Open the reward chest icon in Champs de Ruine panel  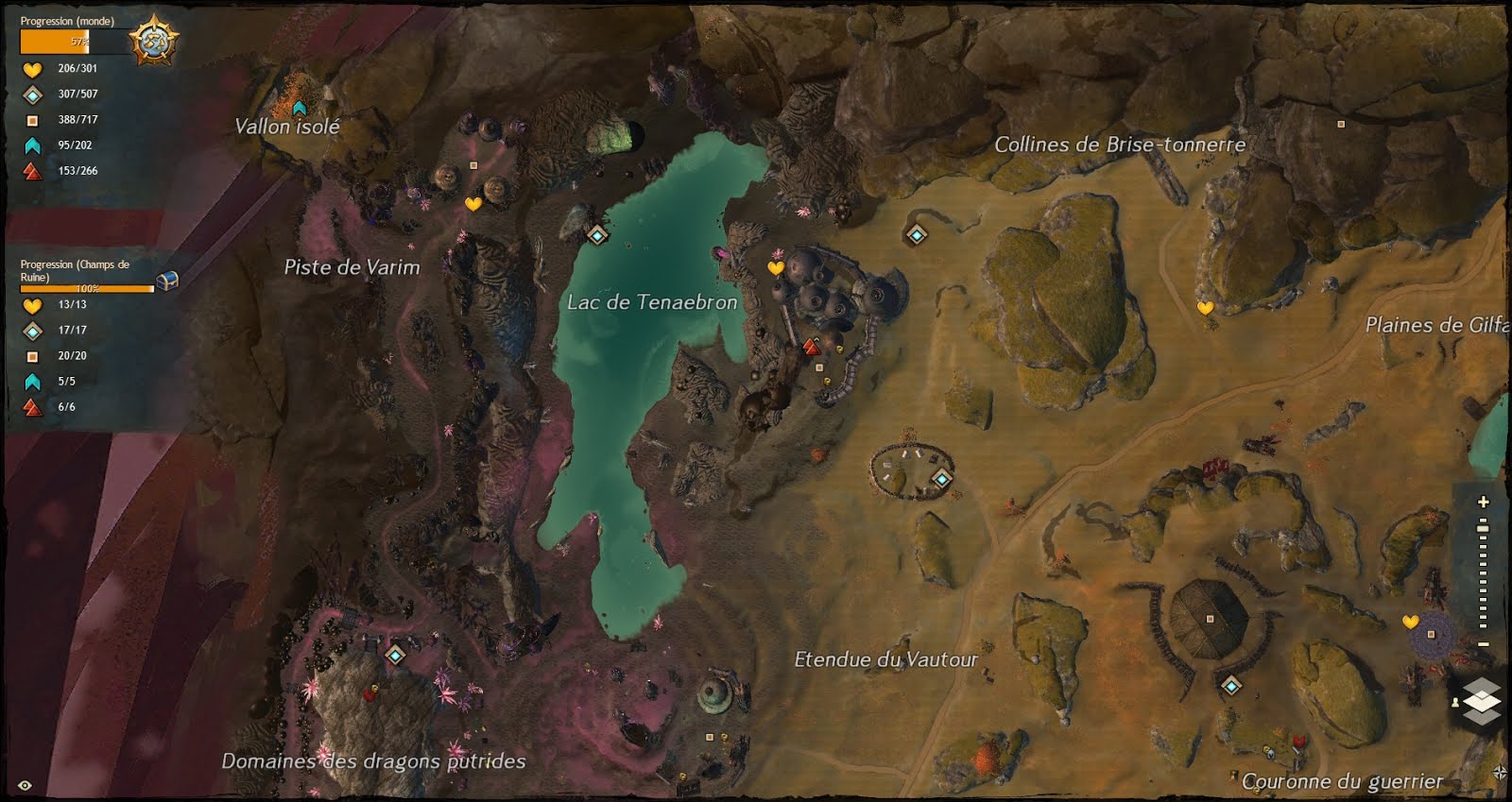[x=167, y=279]
